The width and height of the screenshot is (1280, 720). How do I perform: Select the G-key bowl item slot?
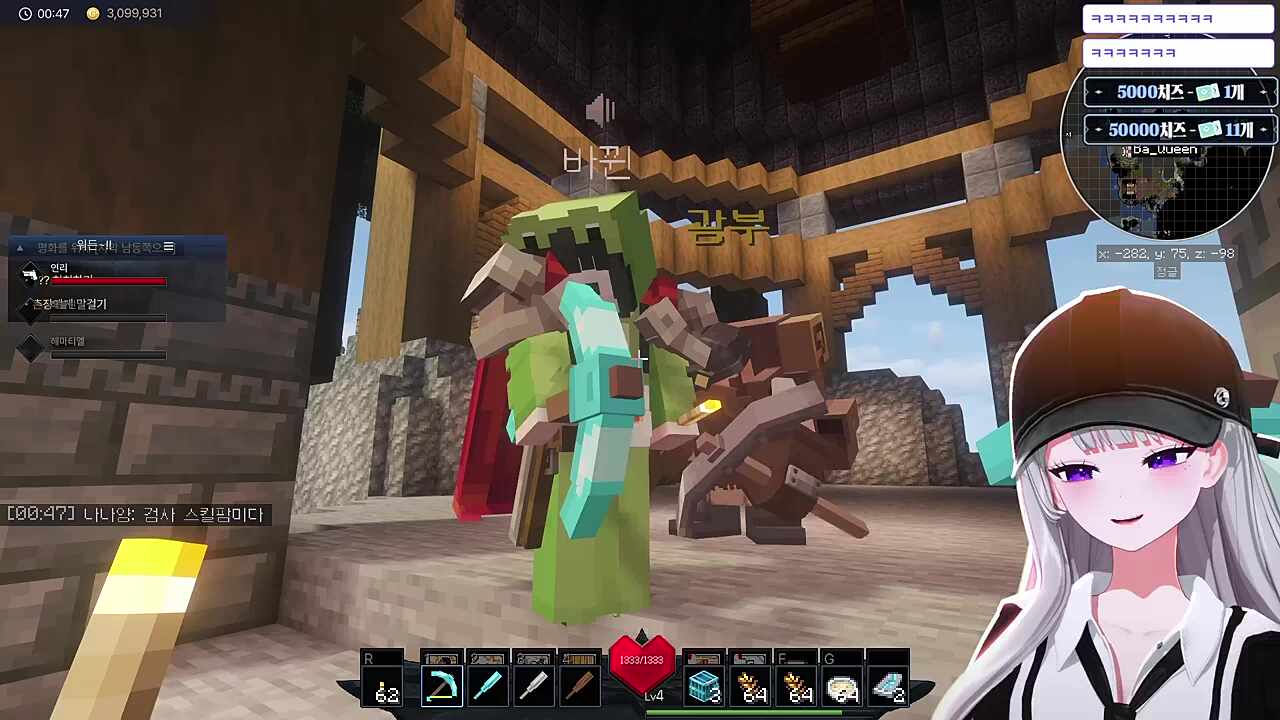(842, 686)
